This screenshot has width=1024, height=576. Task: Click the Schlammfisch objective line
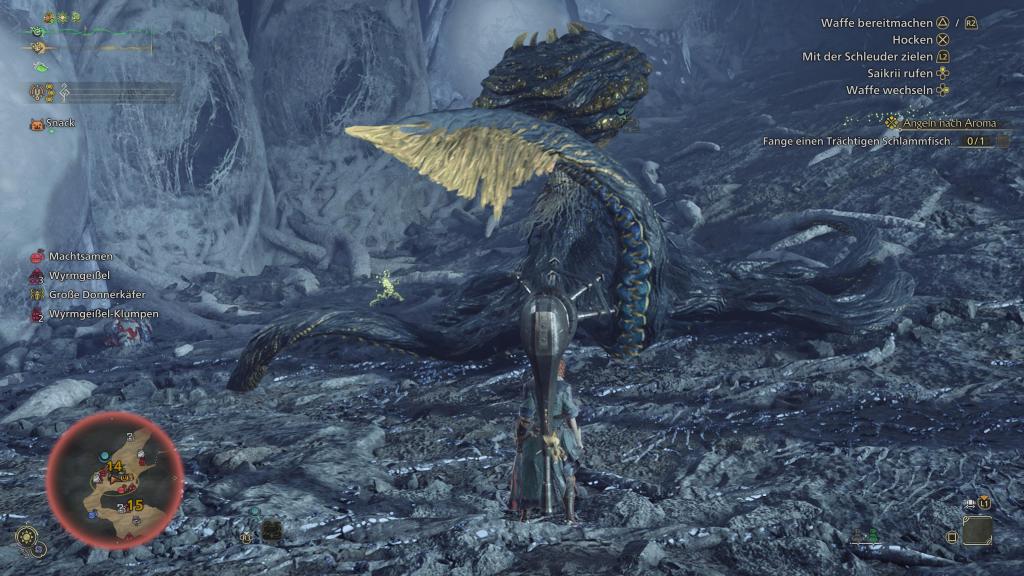pos(868,142)
